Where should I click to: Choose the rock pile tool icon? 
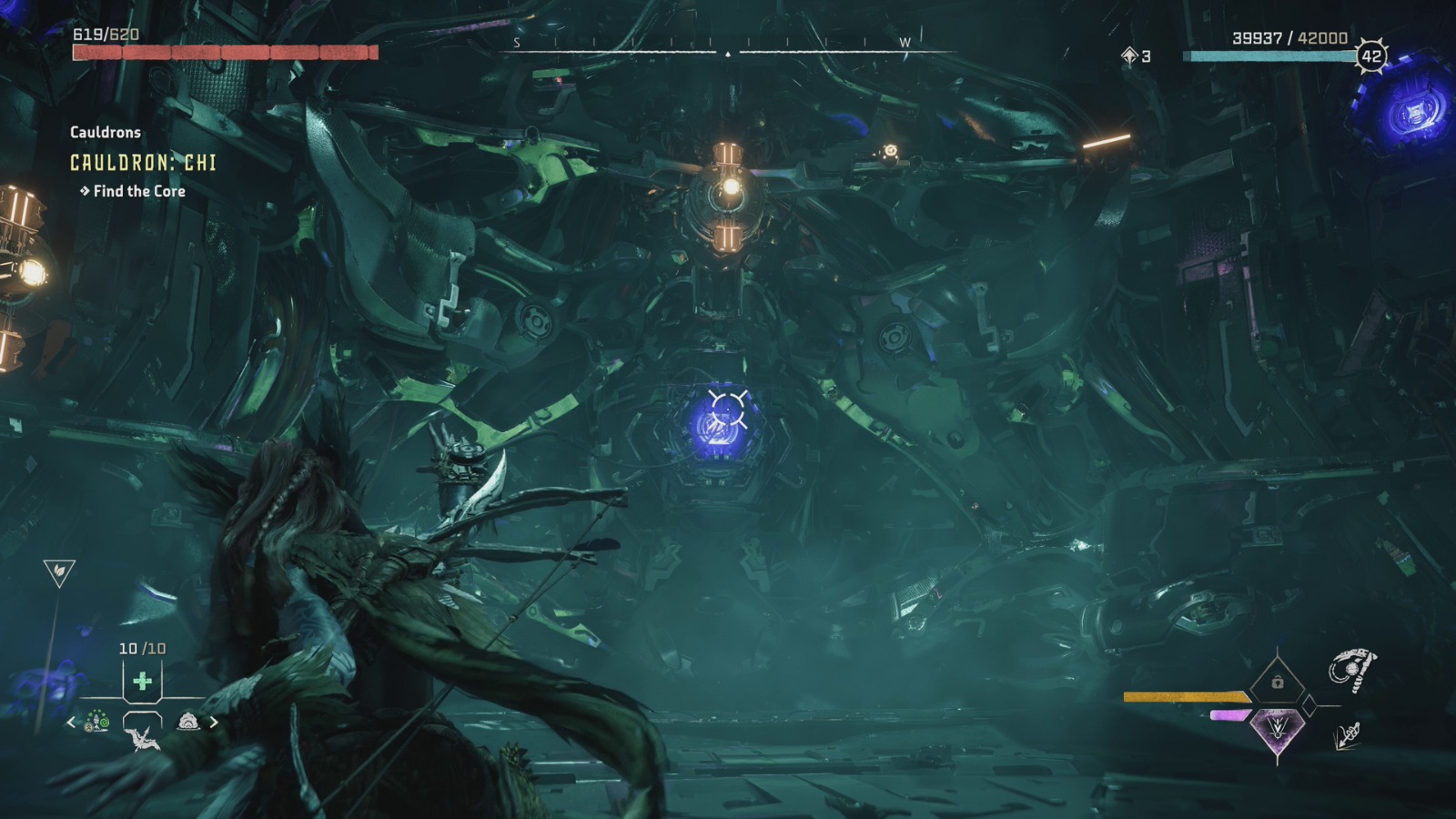click(187, 722)
